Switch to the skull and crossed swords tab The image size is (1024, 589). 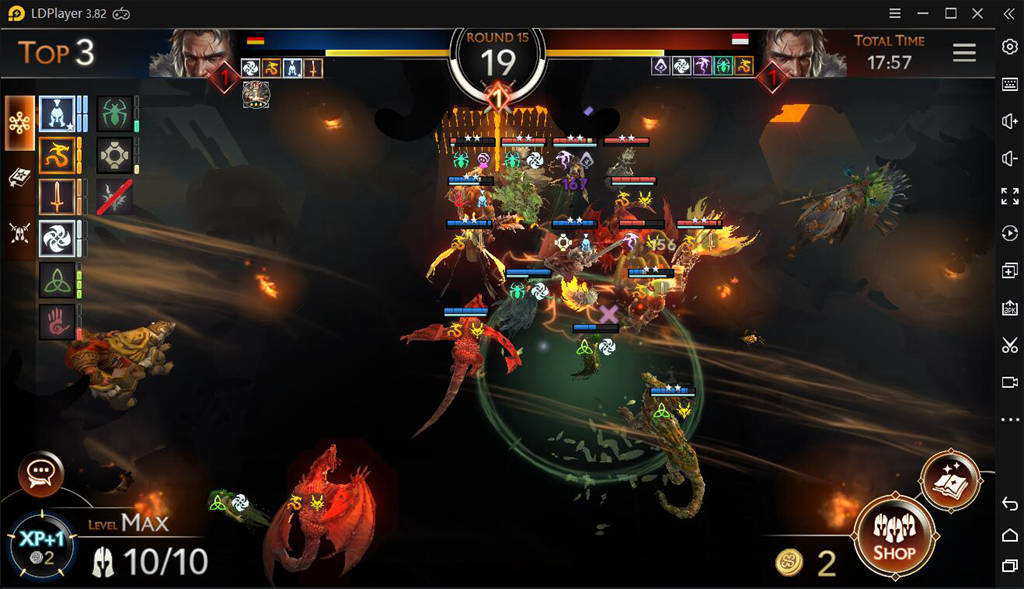click(x=19, y=232)
